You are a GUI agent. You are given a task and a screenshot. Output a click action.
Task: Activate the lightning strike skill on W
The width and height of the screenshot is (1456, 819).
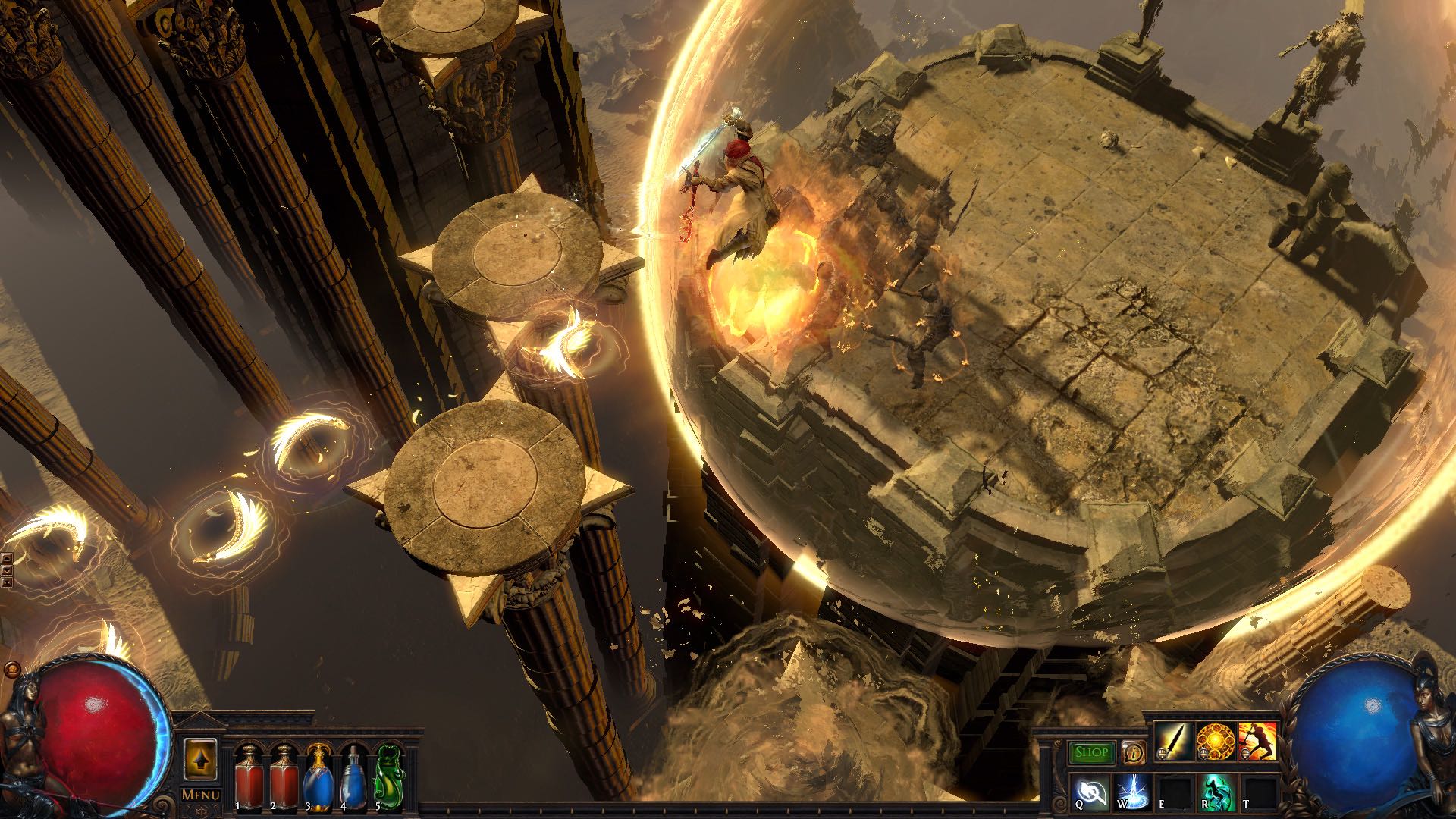[x=1132, y=792]
